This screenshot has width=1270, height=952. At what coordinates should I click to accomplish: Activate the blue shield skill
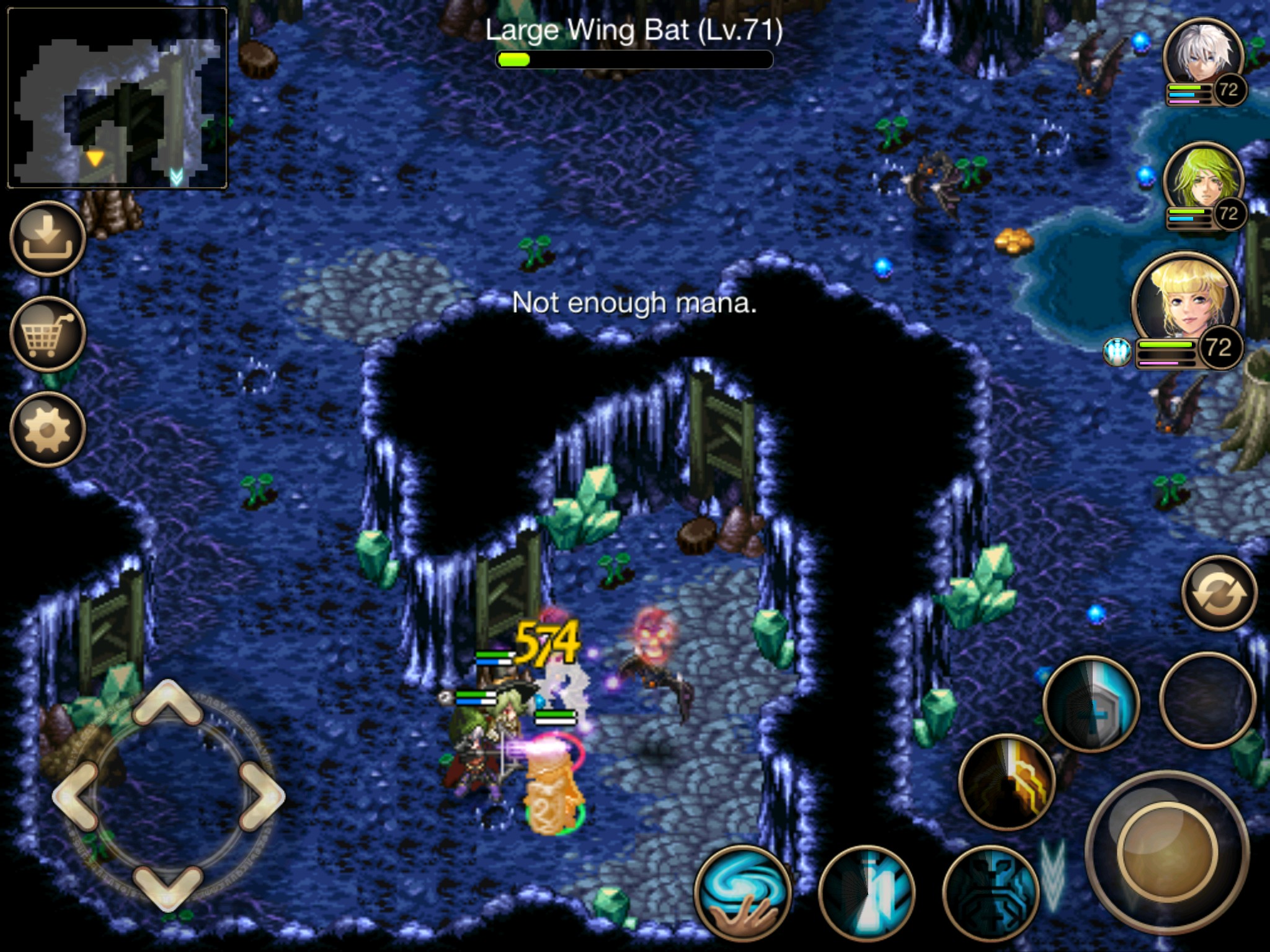point(1091,703)
